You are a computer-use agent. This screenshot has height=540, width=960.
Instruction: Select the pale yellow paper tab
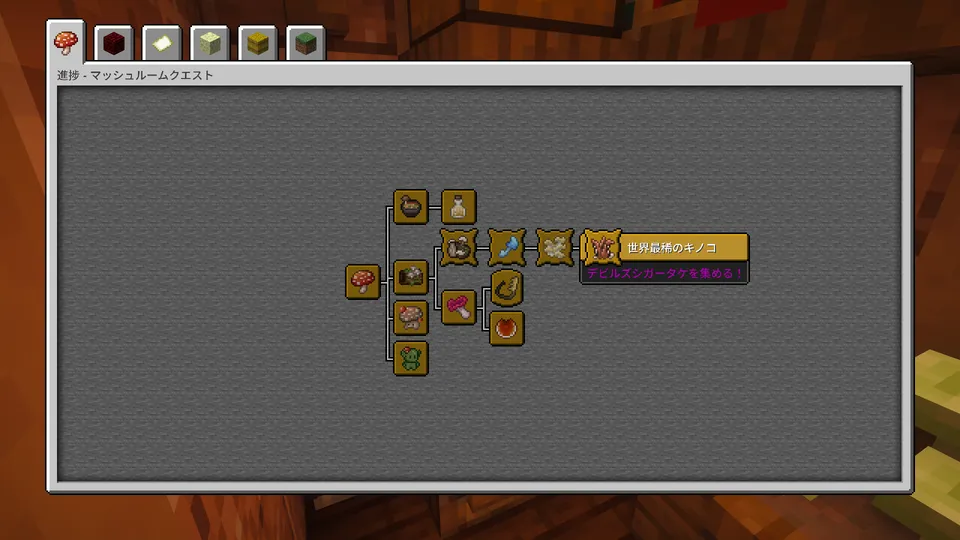(161, 45)
